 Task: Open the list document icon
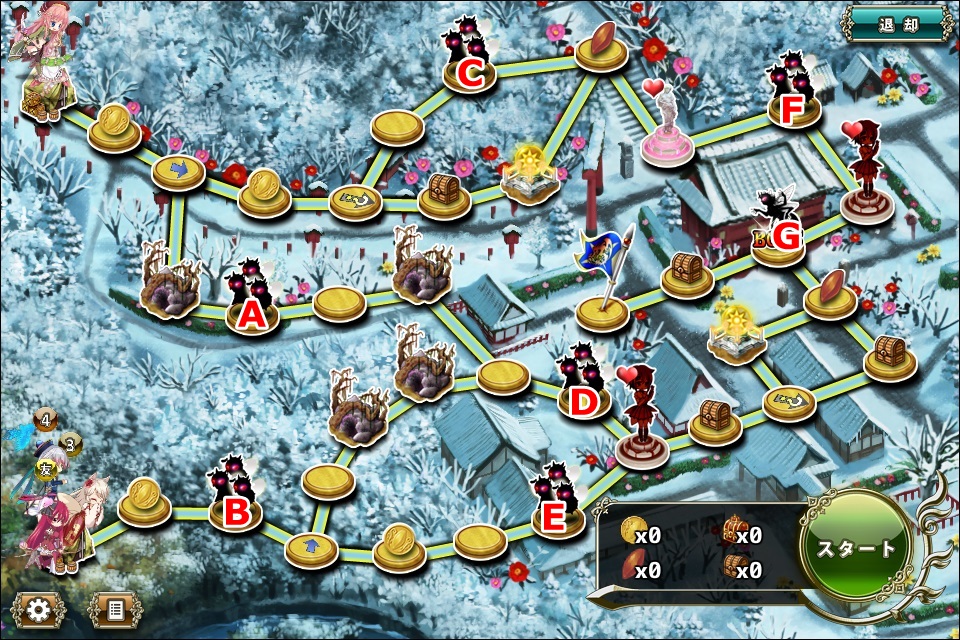pos(114,608)
